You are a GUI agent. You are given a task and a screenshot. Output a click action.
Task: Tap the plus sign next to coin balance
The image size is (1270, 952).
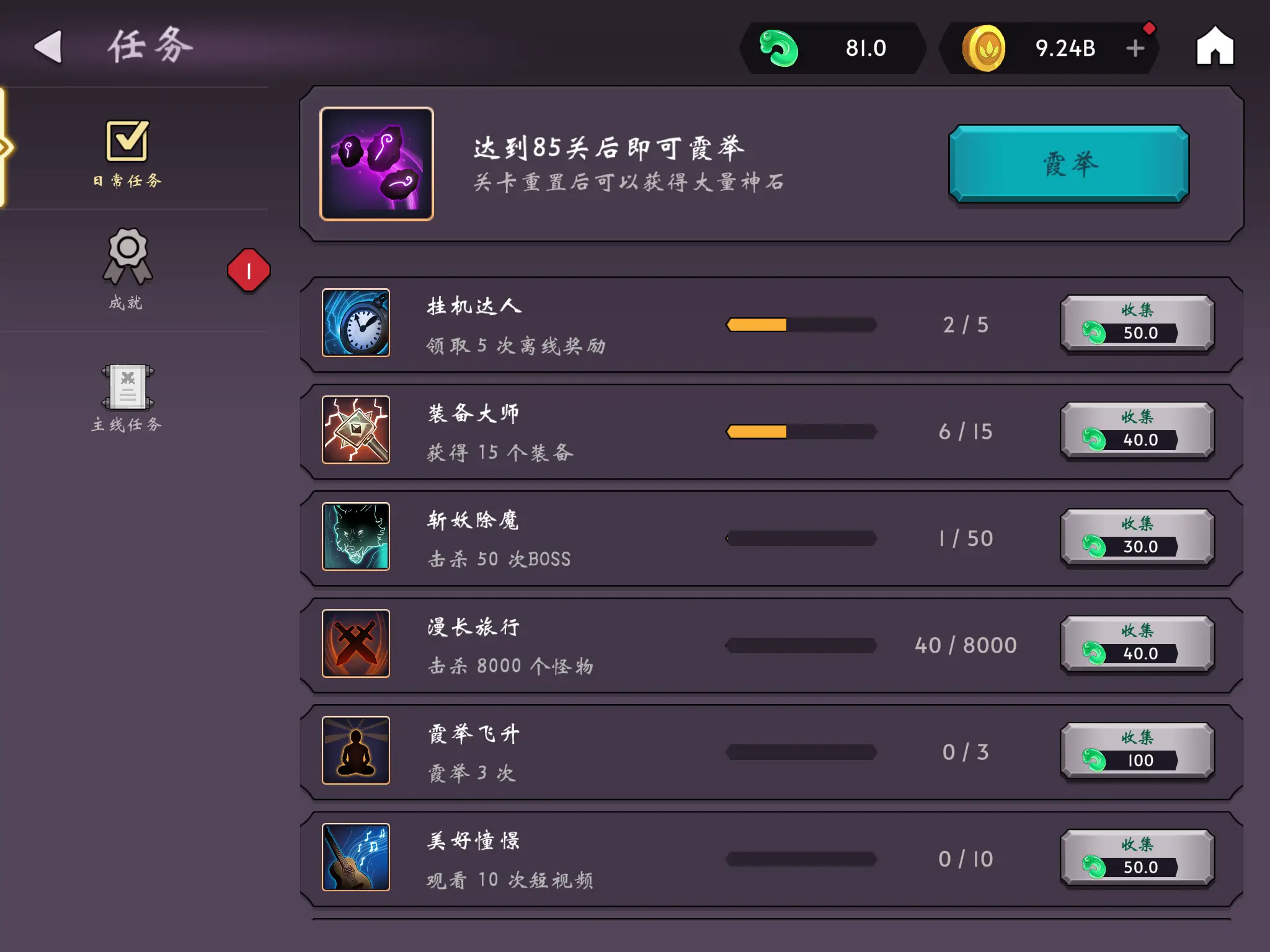[x=1136, y=47]
